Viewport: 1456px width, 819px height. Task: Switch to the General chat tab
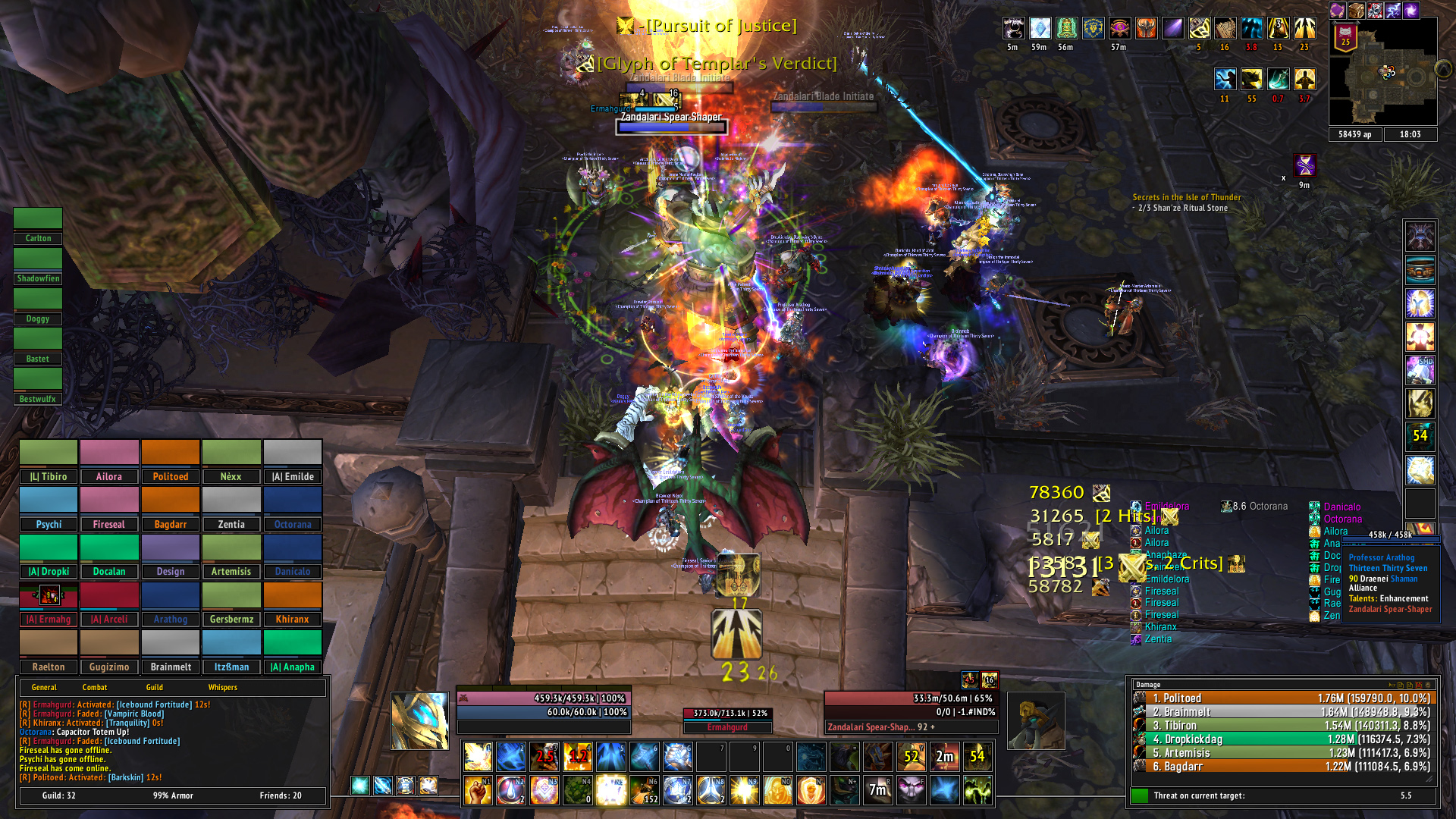pos(44,688)
